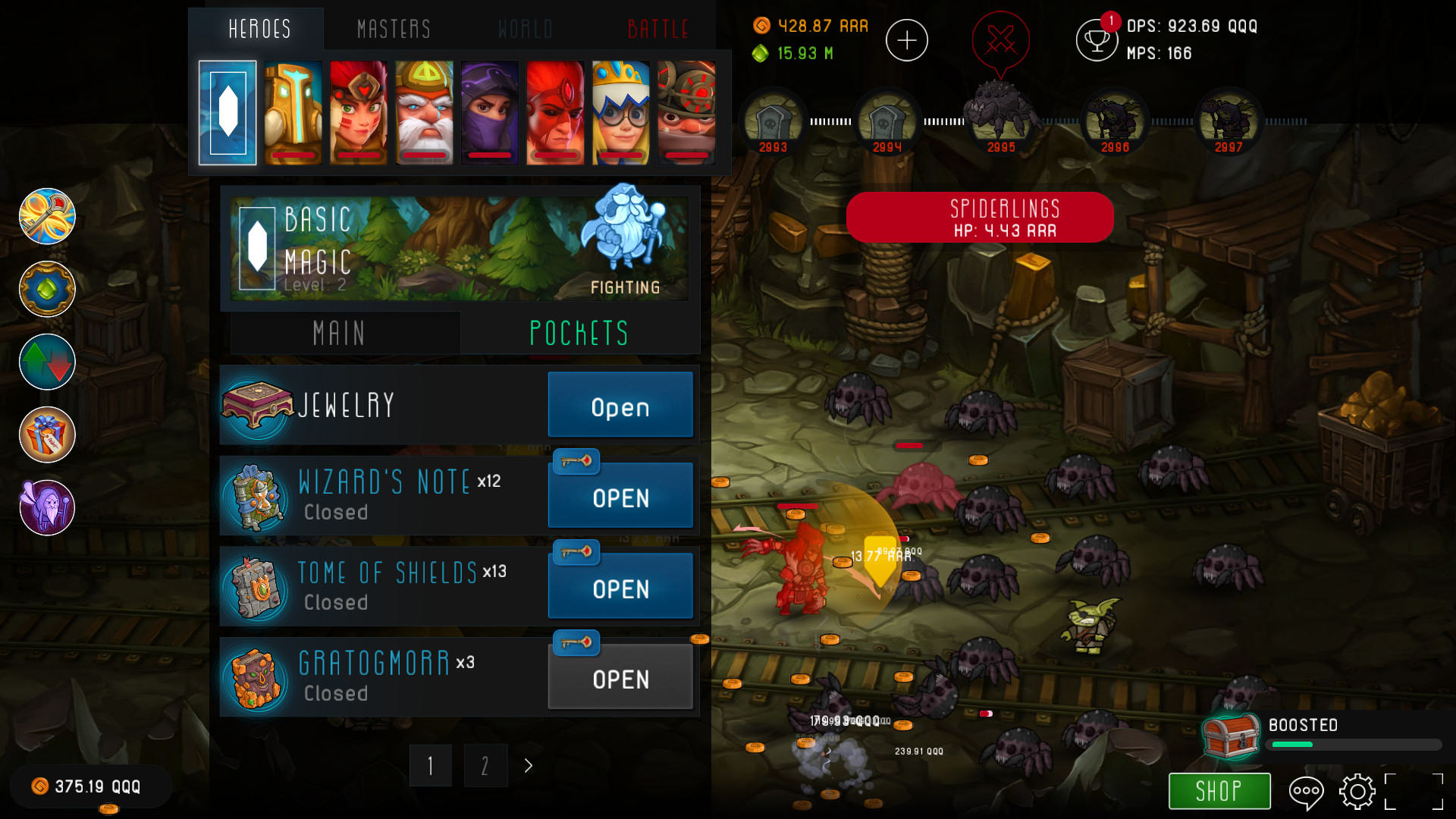This screenshot has width=1456, height=819.
Task: Select the green gem amulet icon
Action: pos(46,289)
